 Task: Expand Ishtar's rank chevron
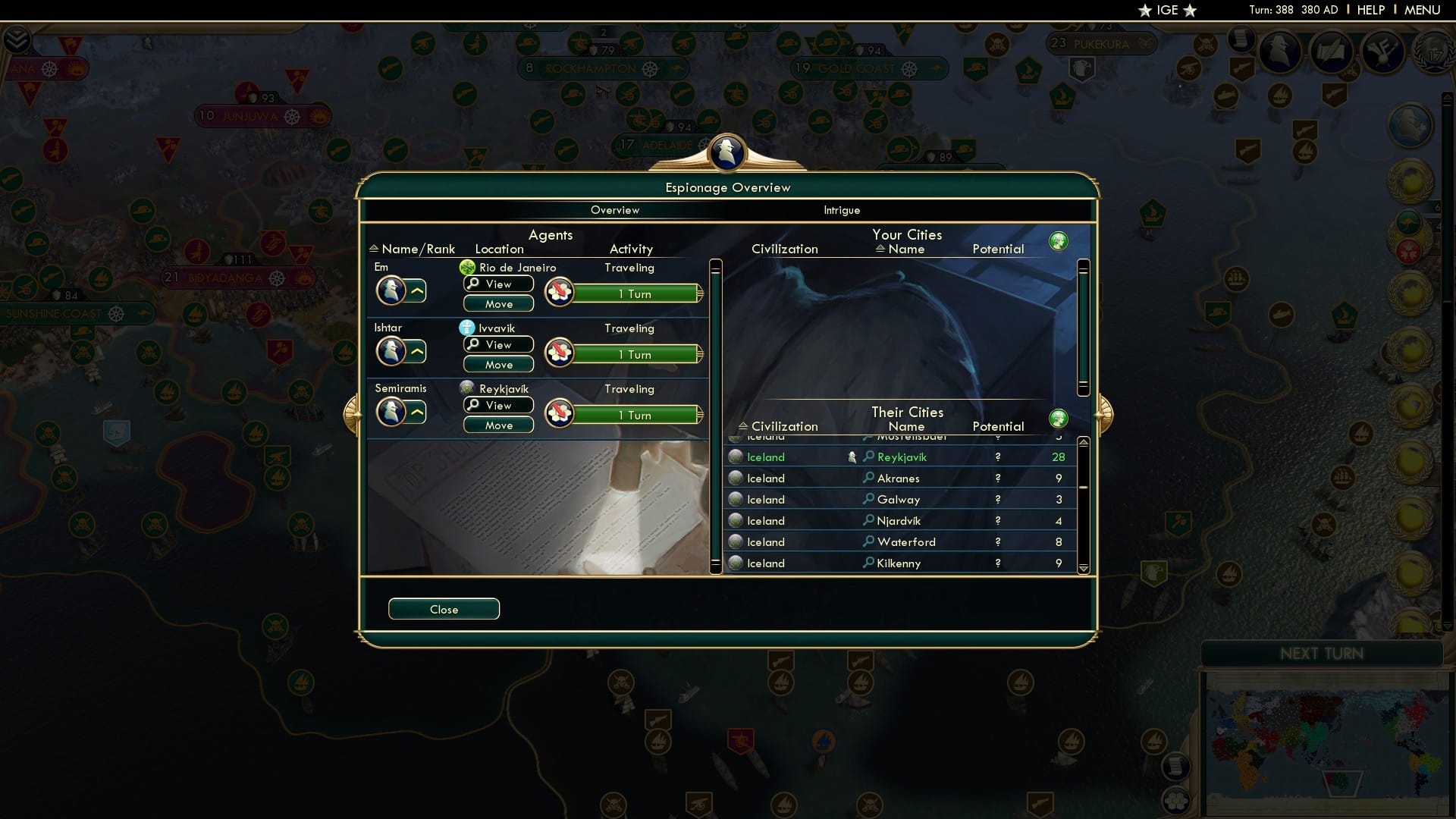click(417, 351)
